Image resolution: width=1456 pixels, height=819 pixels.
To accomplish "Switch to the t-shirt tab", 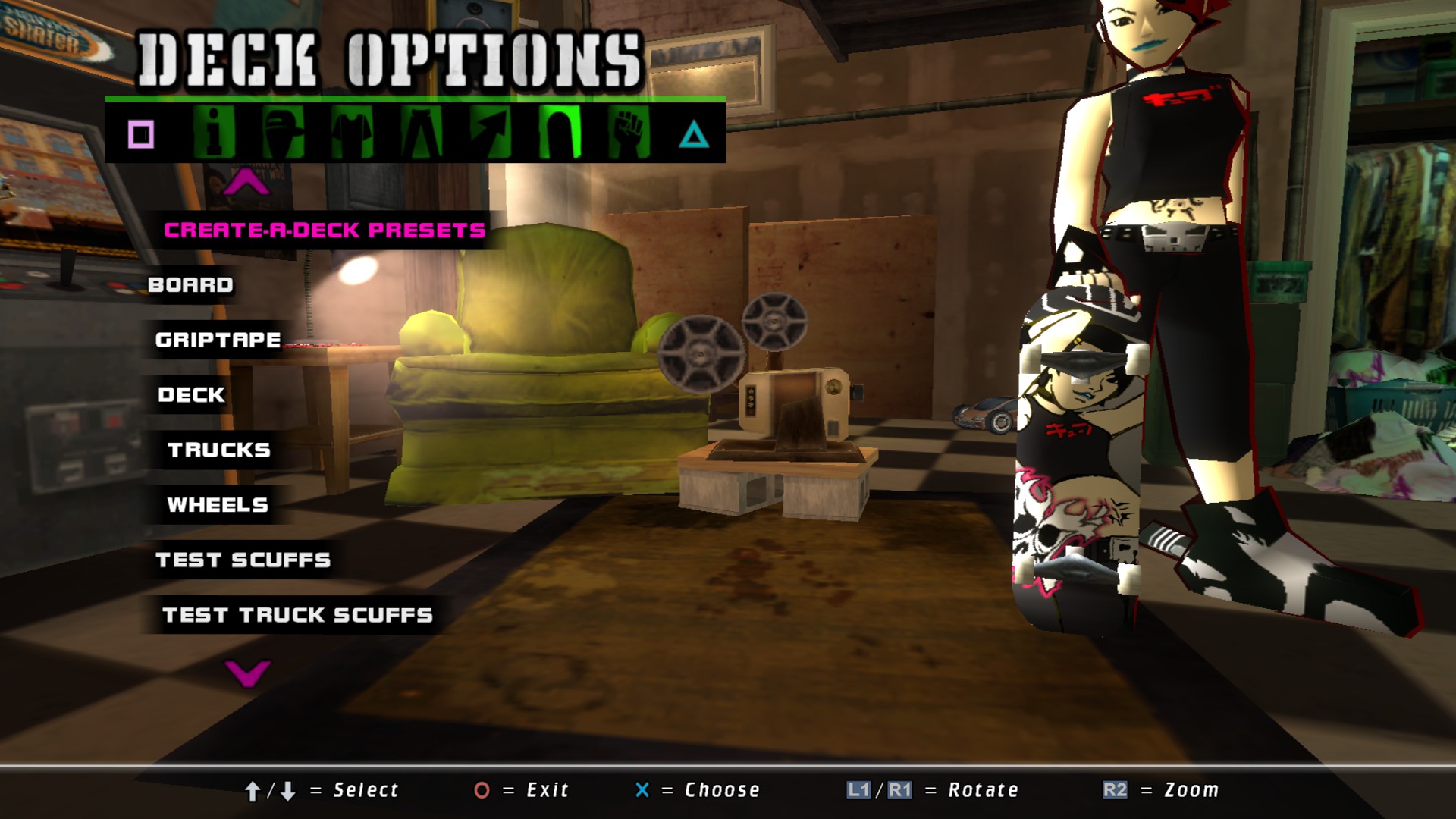I will [x=352, y=133].
